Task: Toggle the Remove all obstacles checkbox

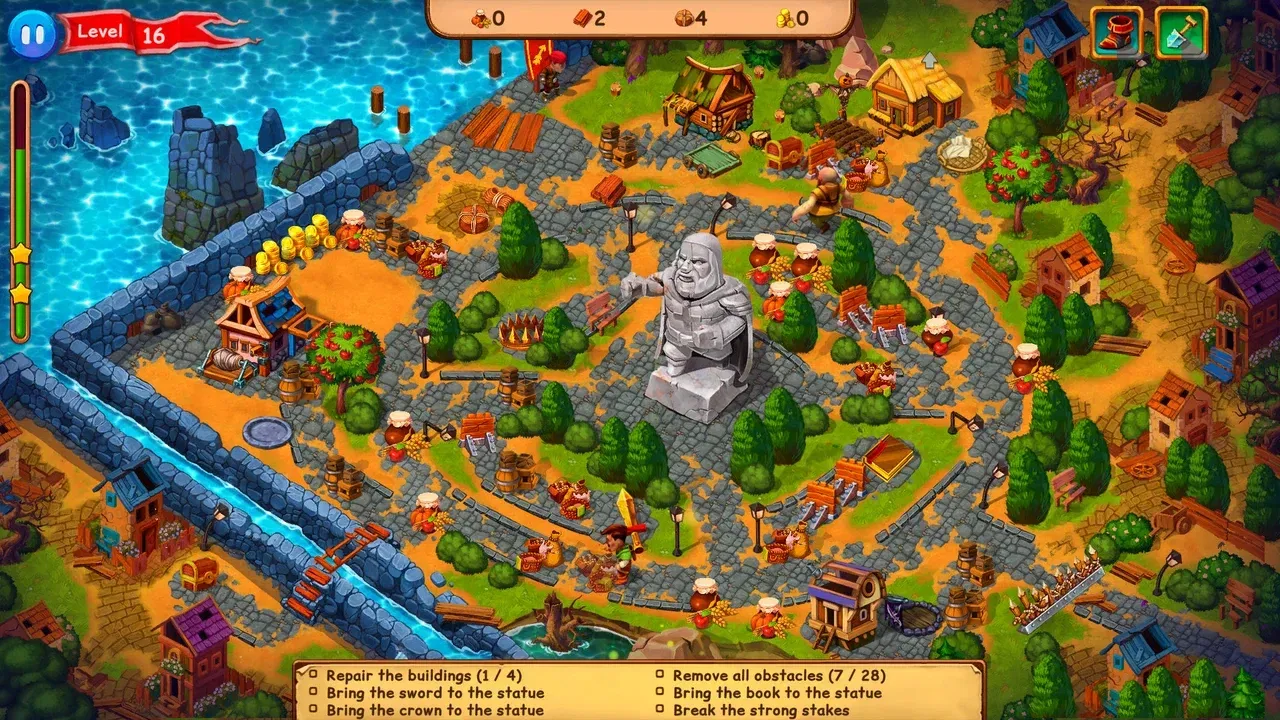Action: coord(659,675)
